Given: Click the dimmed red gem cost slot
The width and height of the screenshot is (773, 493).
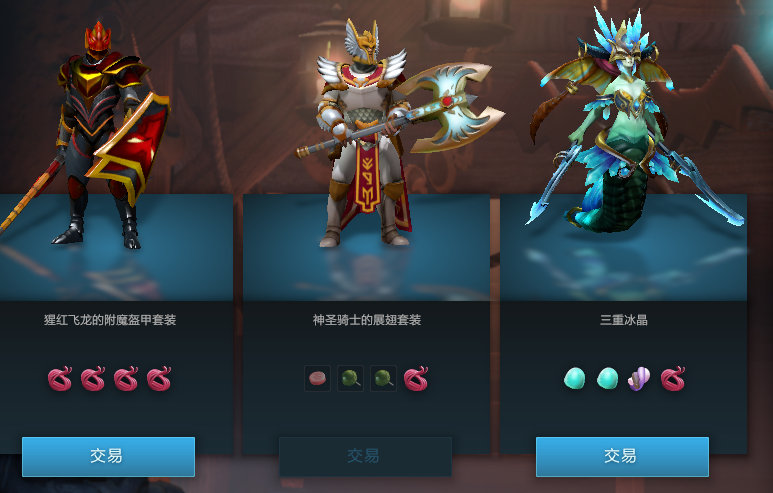Looking at the screenshot, I should coord(317,379).
